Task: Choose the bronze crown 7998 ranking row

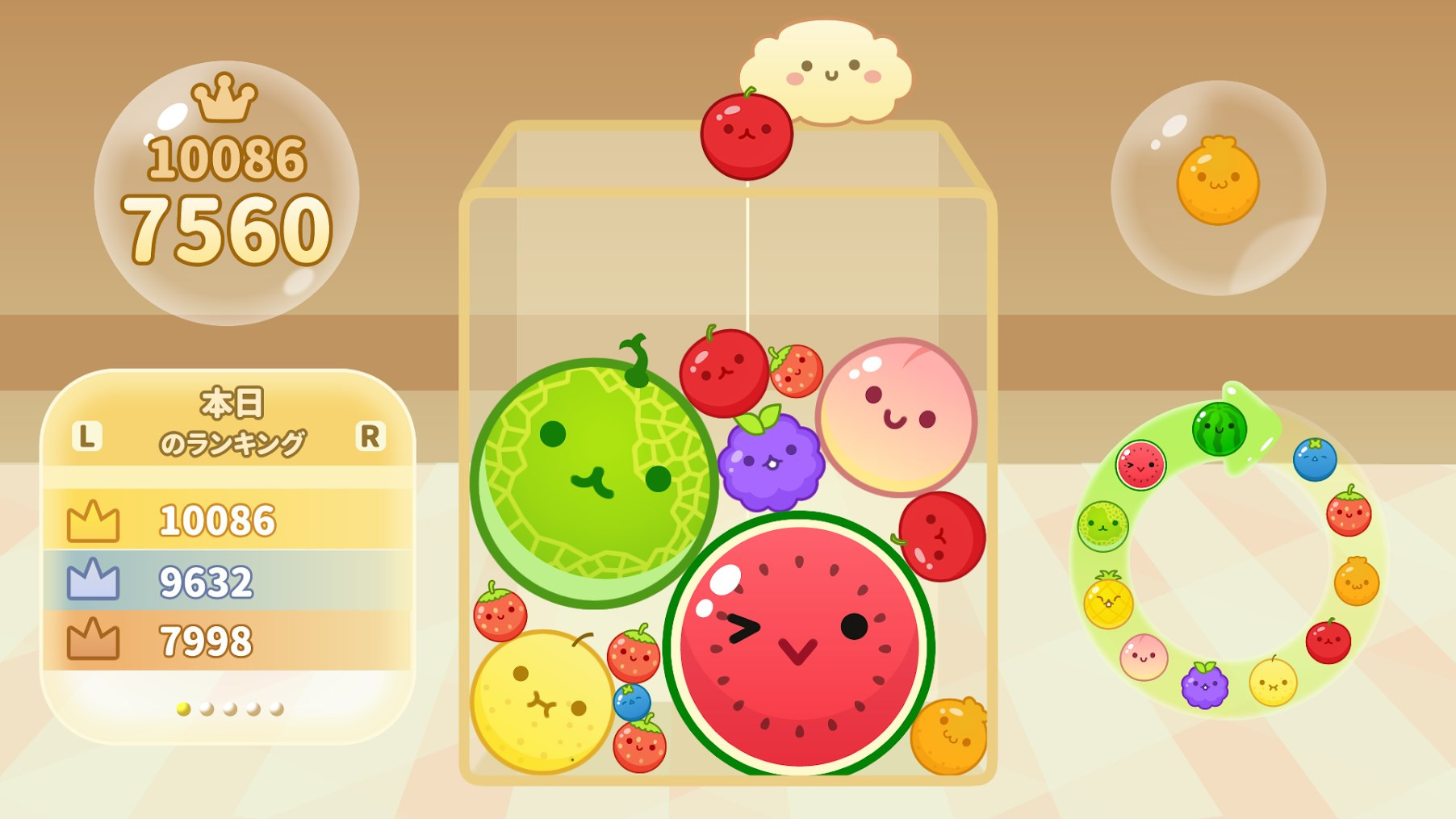Action: [x=228, y=641]
